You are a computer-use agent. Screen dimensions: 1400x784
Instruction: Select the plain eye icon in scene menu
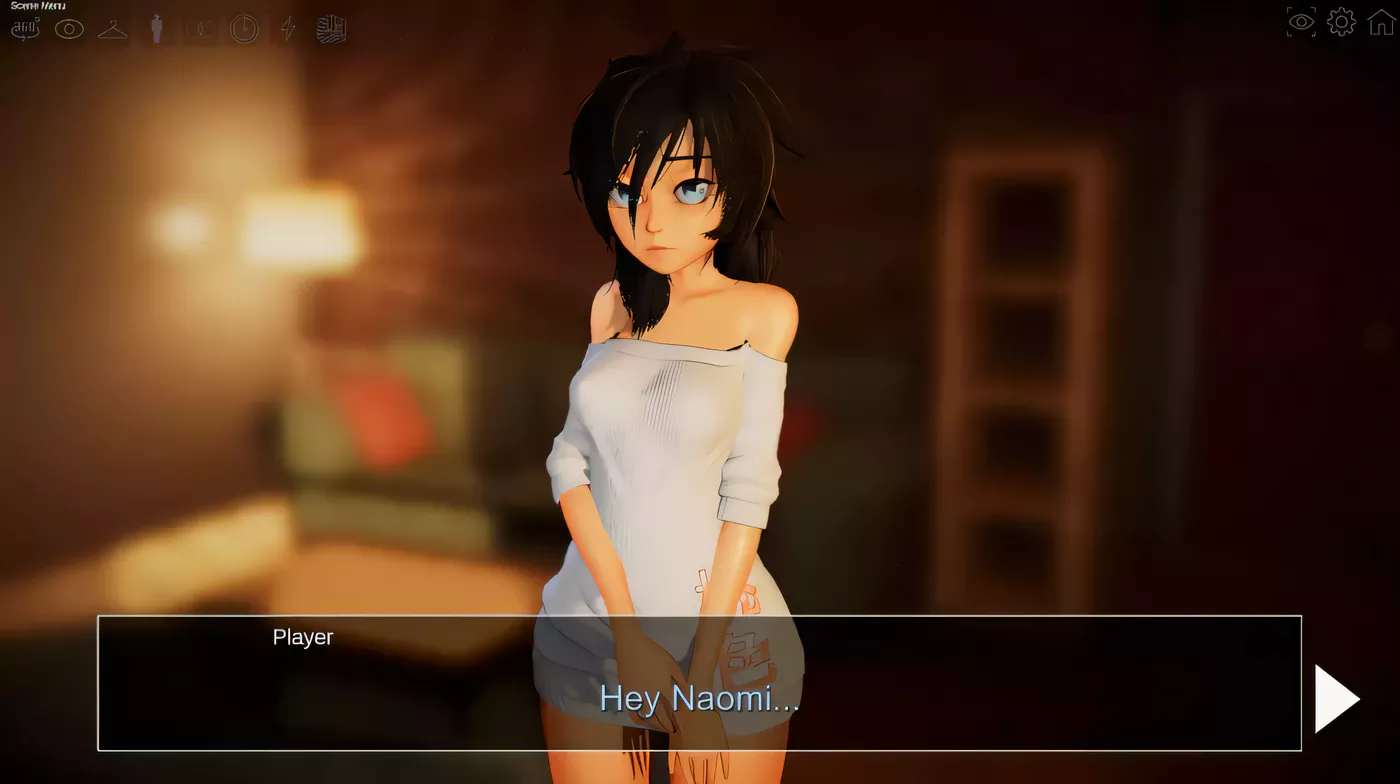69,29
